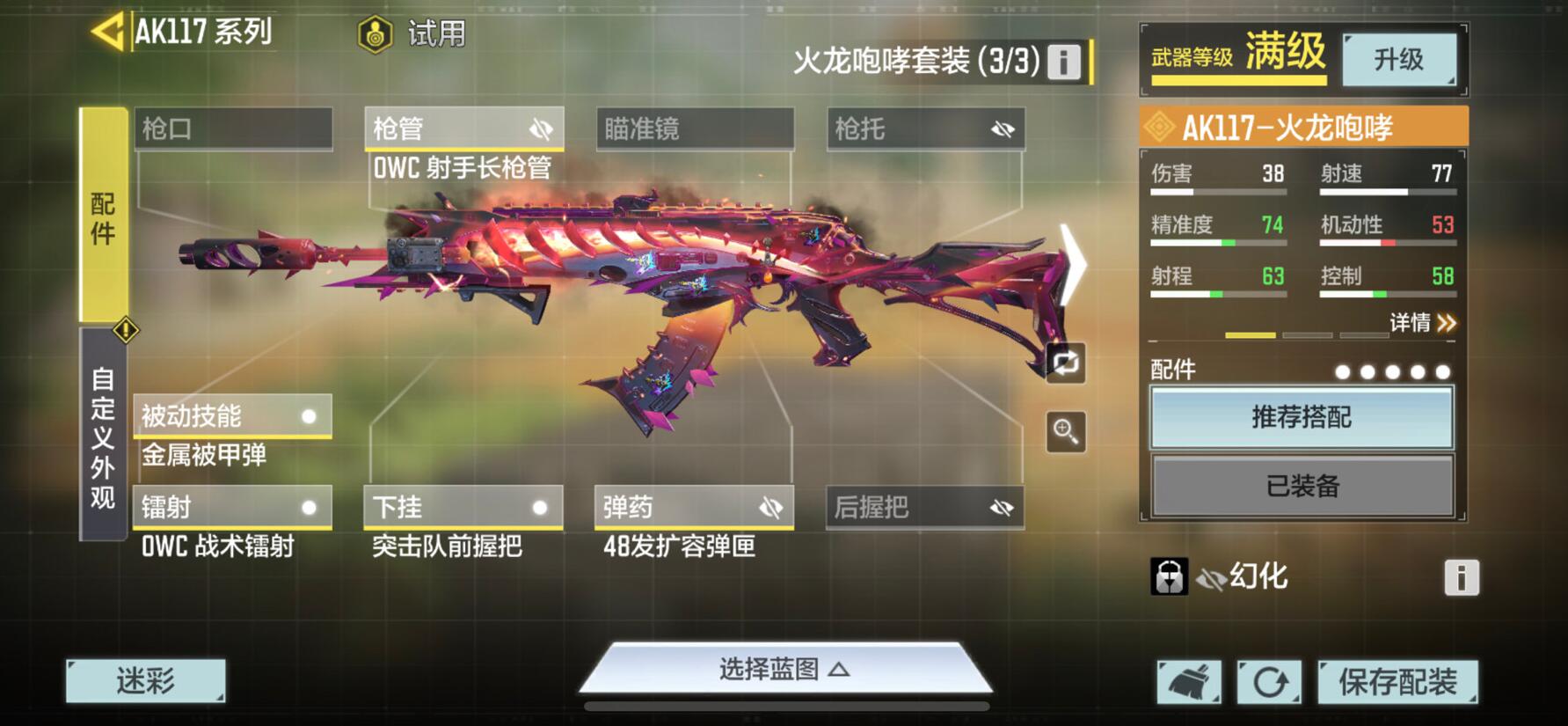
Task: Select the 枪管 barrel slot
Action: [x=463, y=129]
